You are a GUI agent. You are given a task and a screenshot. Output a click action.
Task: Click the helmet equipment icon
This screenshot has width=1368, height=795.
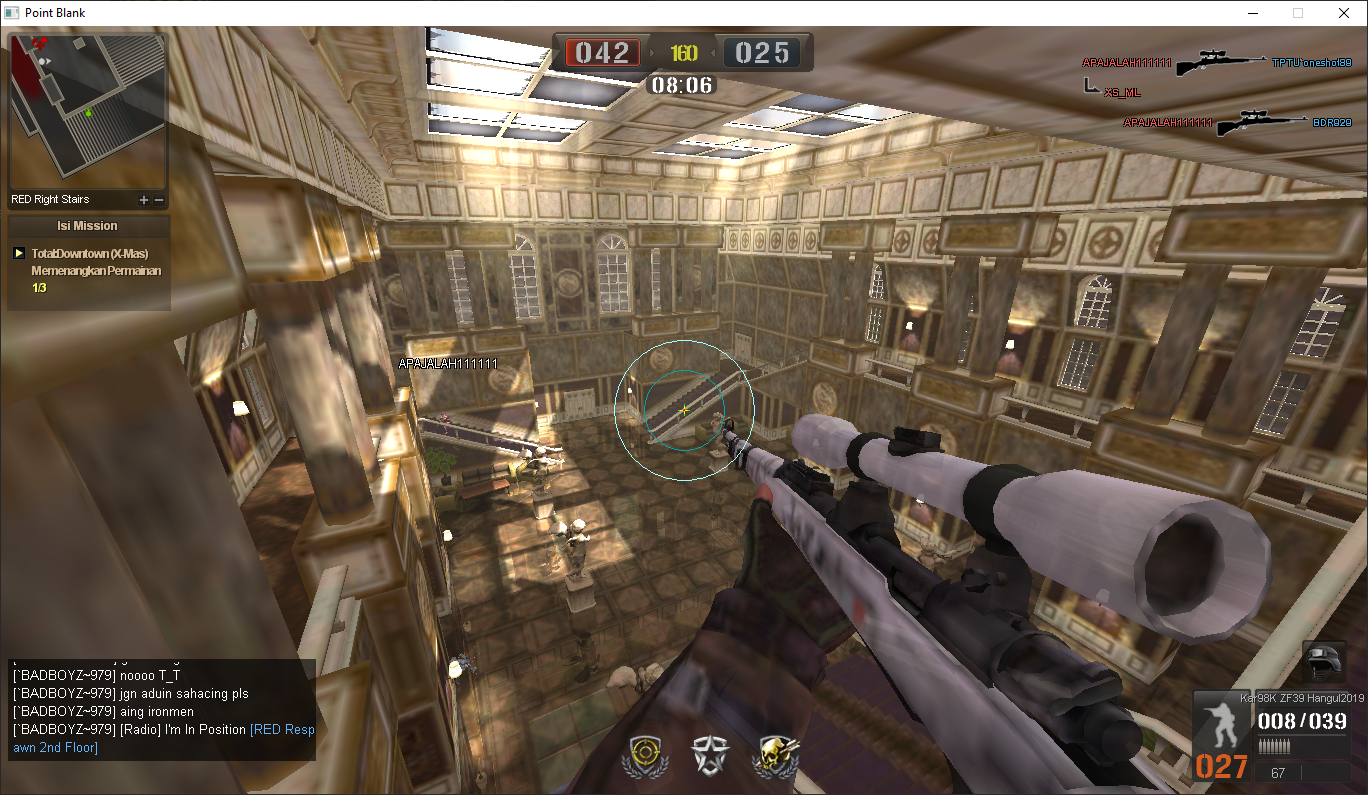click(x=1324, y=664)
